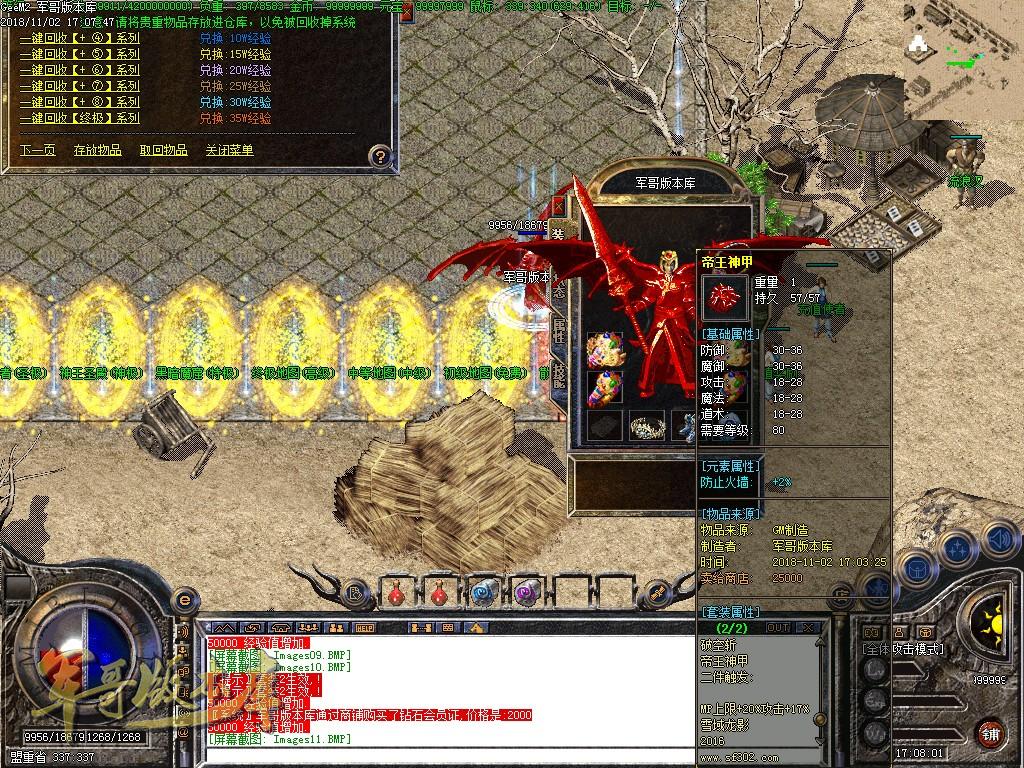This screenshot has width=1024, height=768.
Task: Choose 存放物品 to deposit items
Action: pyautogui.click(x=98, y=150)
